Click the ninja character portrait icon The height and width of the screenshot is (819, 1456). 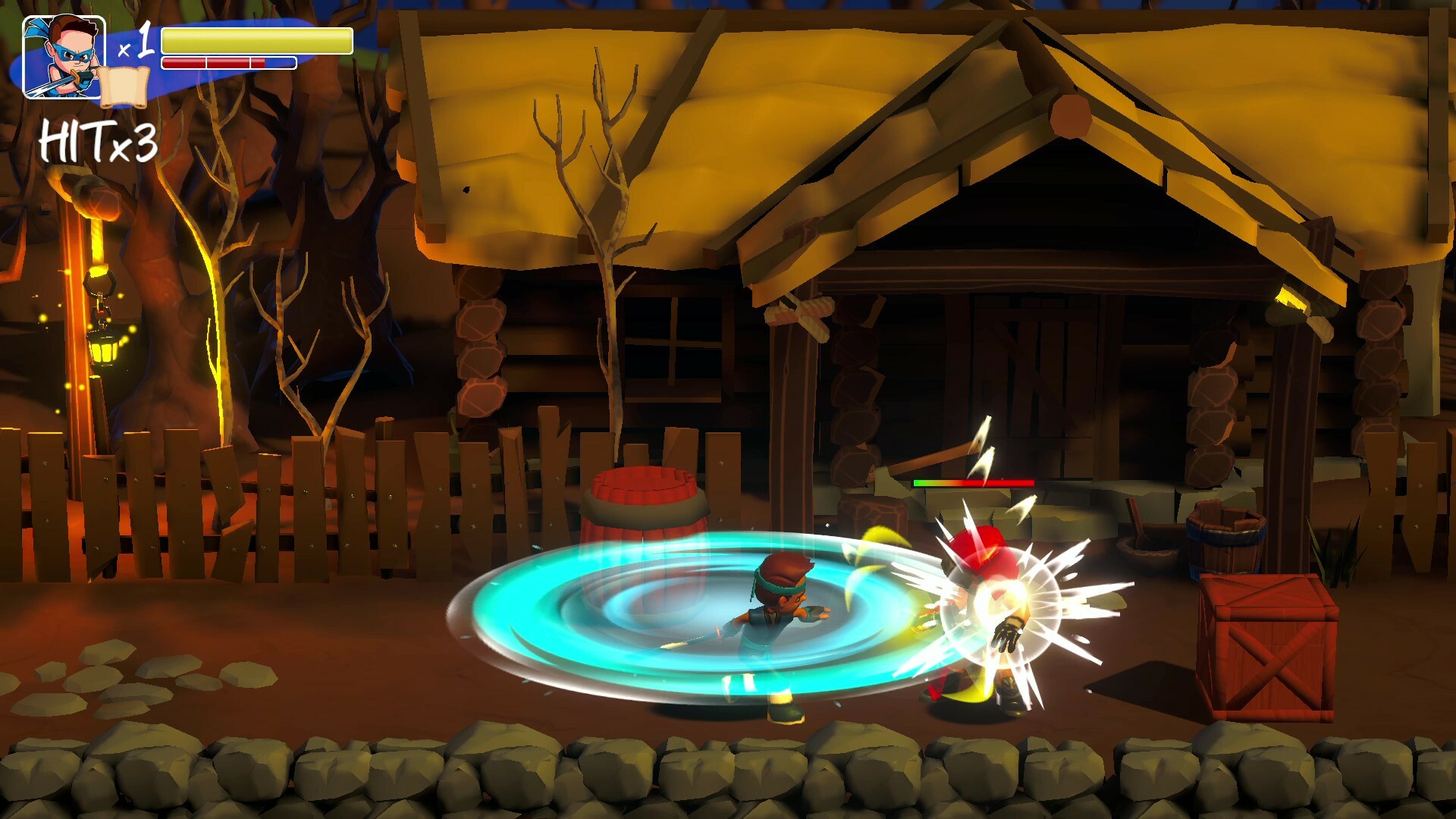(61, 57)
